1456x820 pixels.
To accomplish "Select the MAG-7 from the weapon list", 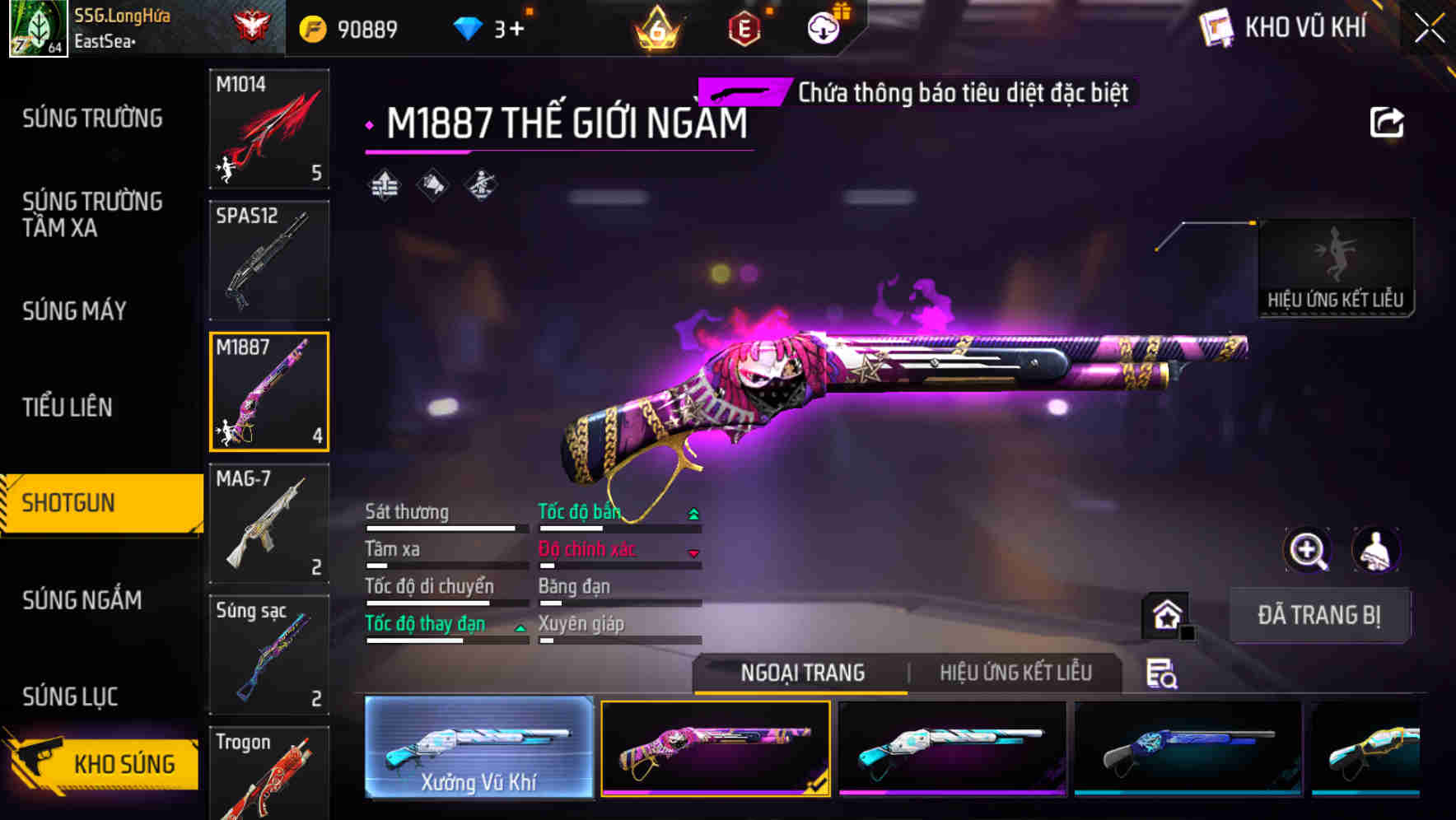I will click(268, 523).
